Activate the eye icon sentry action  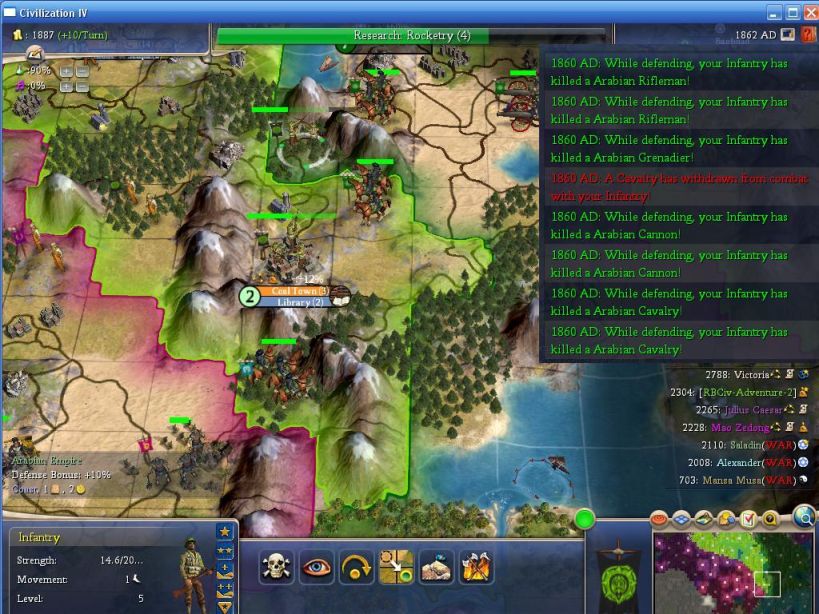[x=316, y=567]
